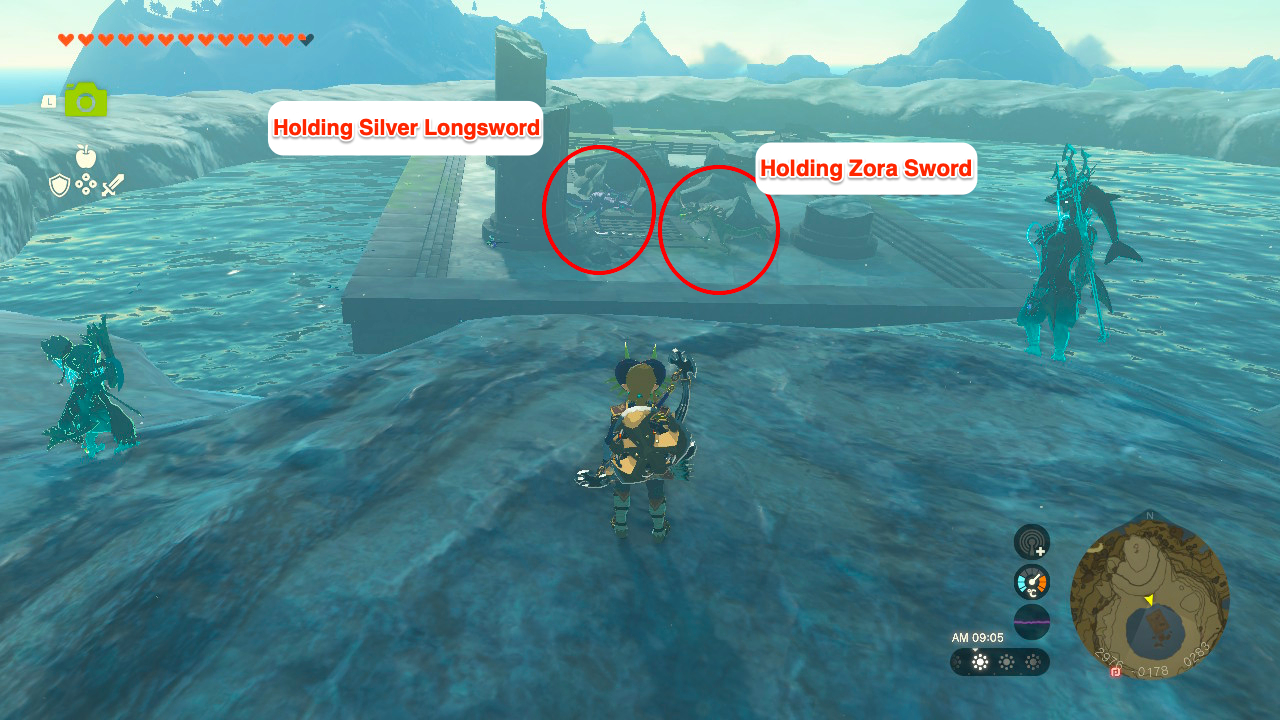Select the purple noise detector meter
This screenshot has height=720, width=1280.
[x=1032, y=623]
